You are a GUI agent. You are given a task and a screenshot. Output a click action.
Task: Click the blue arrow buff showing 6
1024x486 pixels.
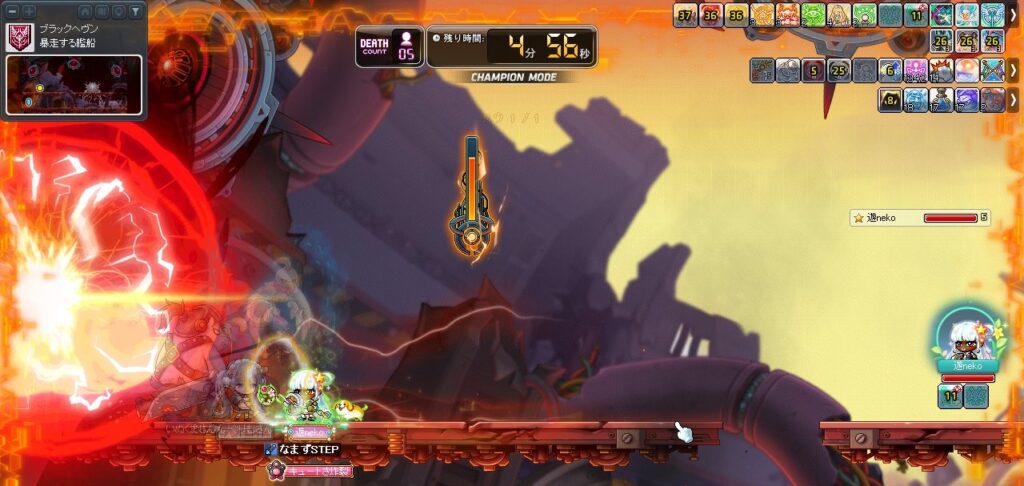[890, 71]
